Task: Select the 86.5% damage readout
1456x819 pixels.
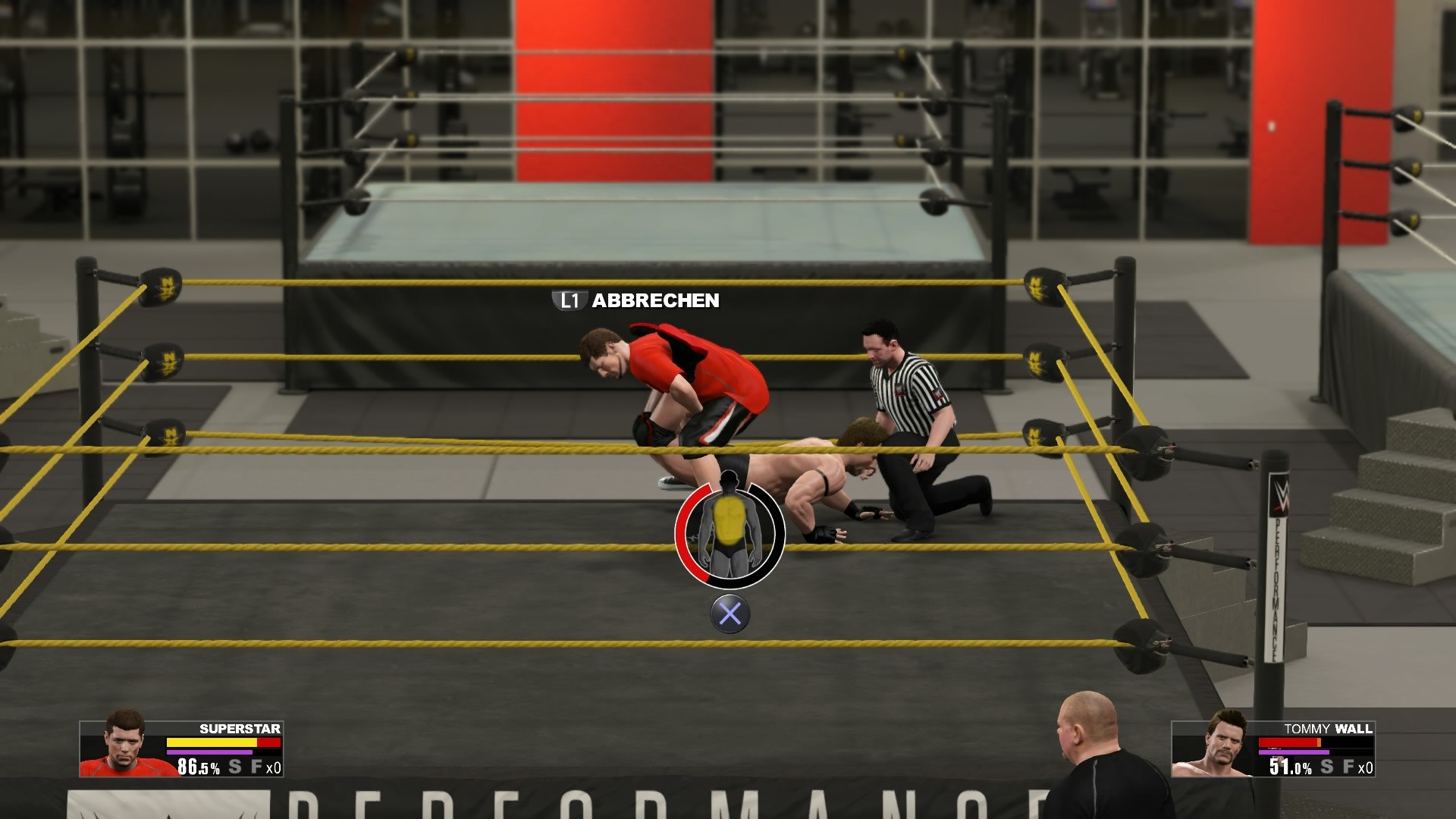Action: 199,767
